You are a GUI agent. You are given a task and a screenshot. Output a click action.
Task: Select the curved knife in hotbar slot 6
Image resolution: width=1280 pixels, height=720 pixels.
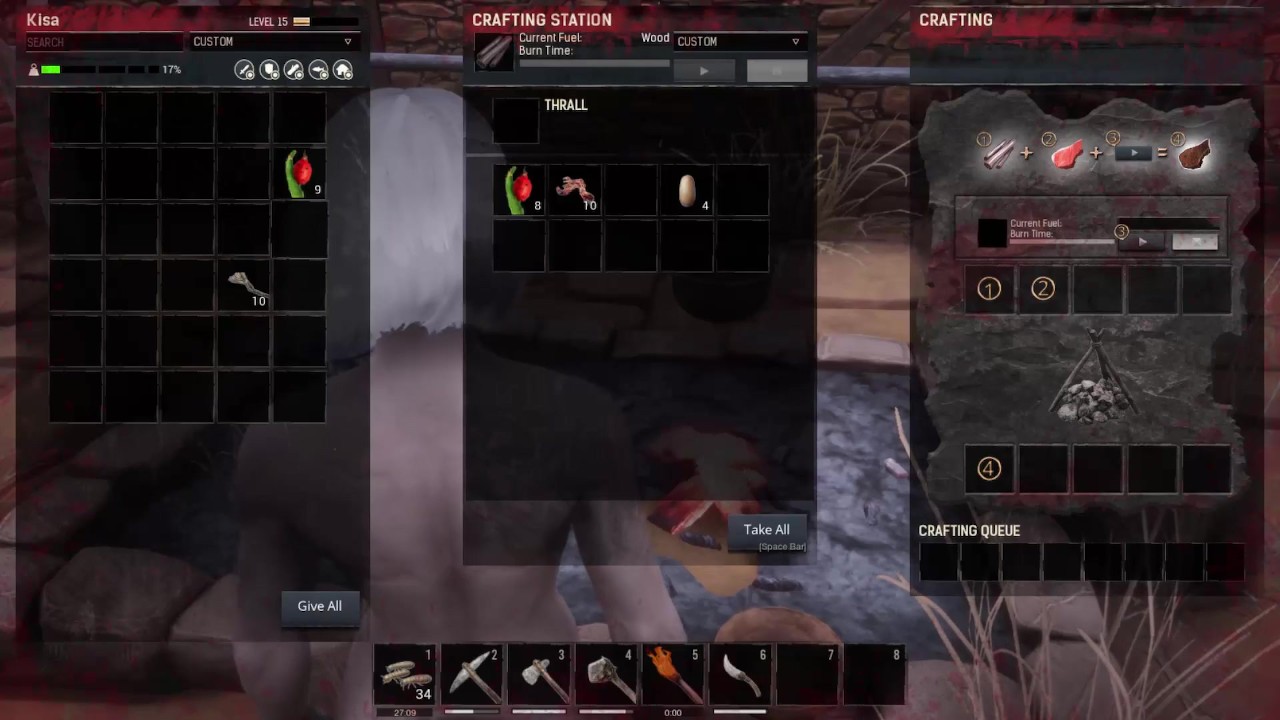coord(740,675)
